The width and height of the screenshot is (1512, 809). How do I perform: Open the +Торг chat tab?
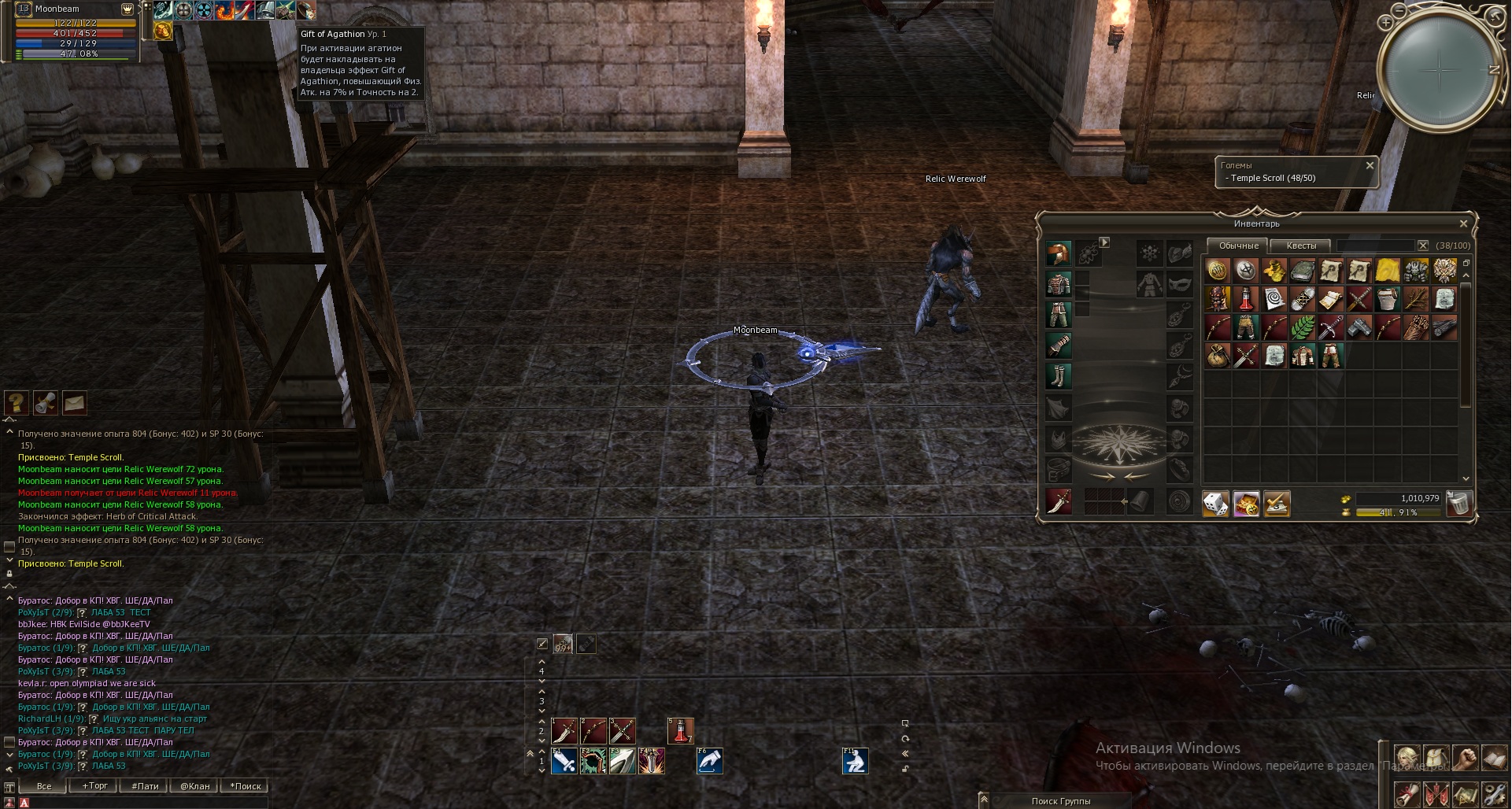(94, 785)
